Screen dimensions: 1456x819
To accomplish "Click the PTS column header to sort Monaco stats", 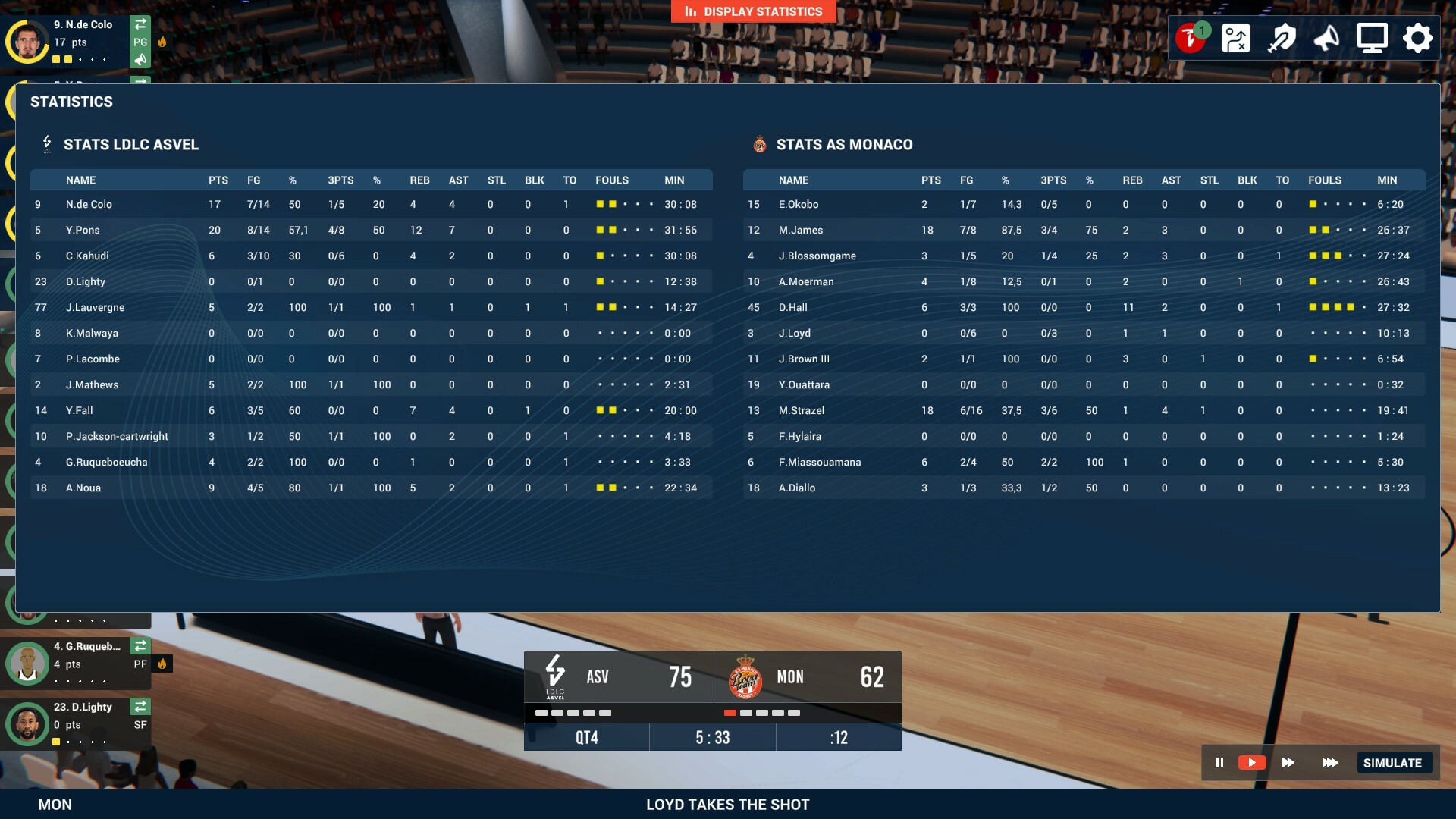I will (930, 180).
